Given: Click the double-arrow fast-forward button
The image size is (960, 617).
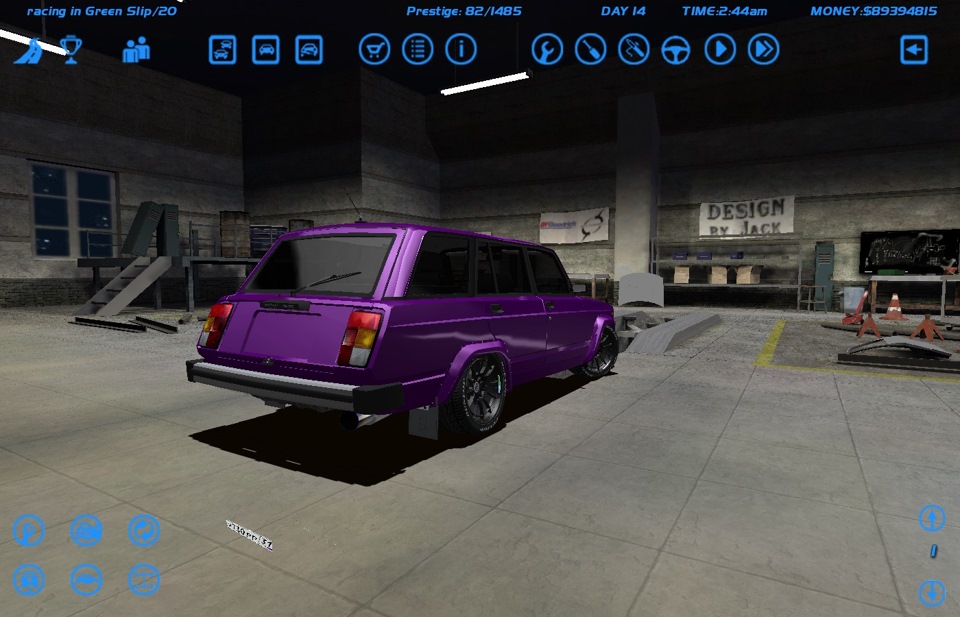Looking at the screenshot, I should [763, 49].
